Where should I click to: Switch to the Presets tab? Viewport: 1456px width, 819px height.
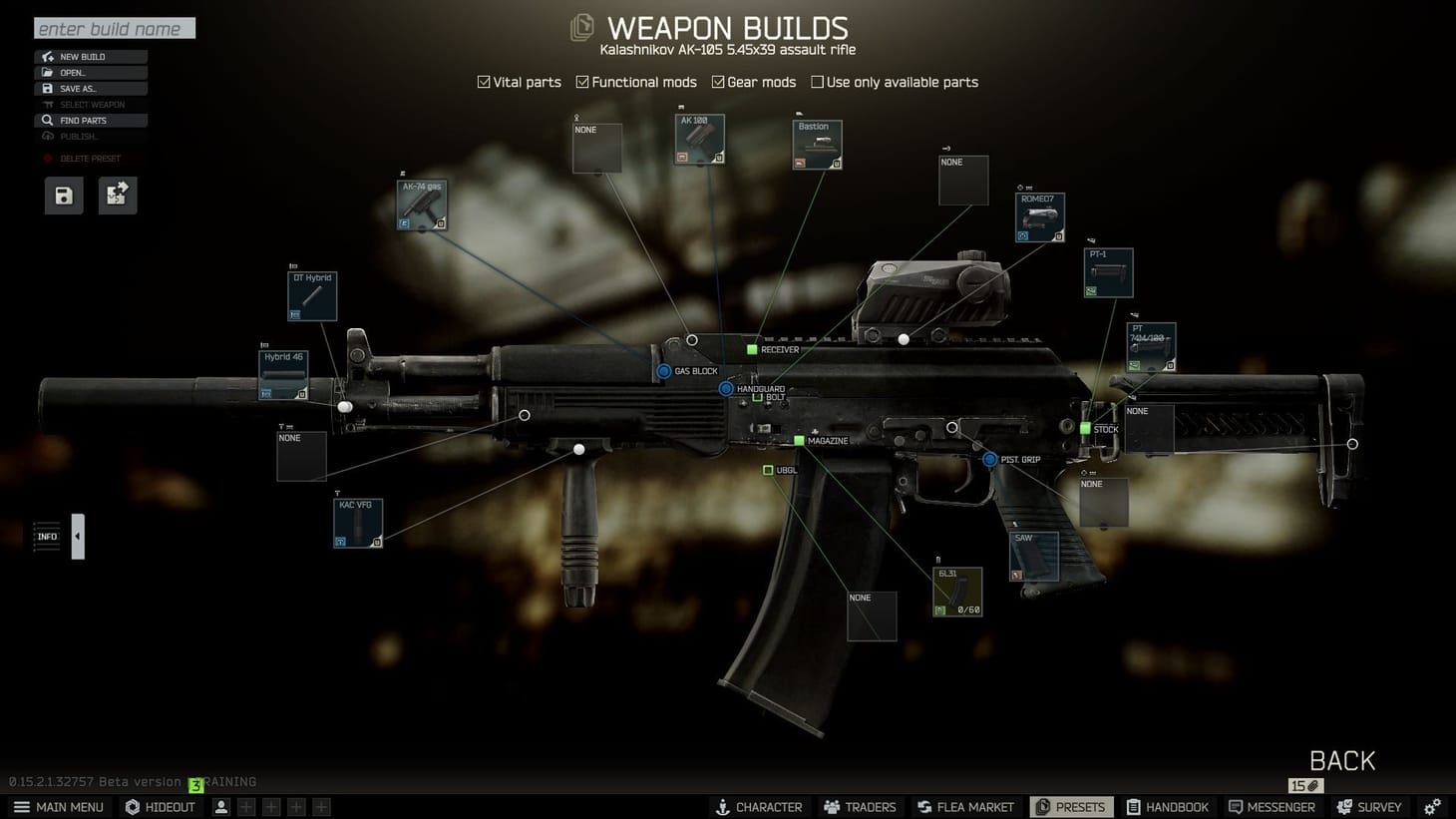point(1071,807)
